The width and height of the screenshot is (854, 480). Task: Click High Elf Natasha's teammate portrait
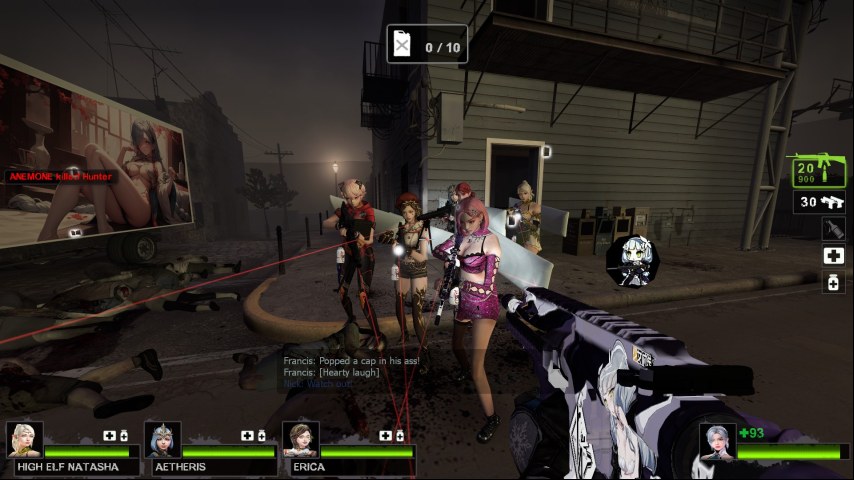pyautogui.click(x=24, y=440)
